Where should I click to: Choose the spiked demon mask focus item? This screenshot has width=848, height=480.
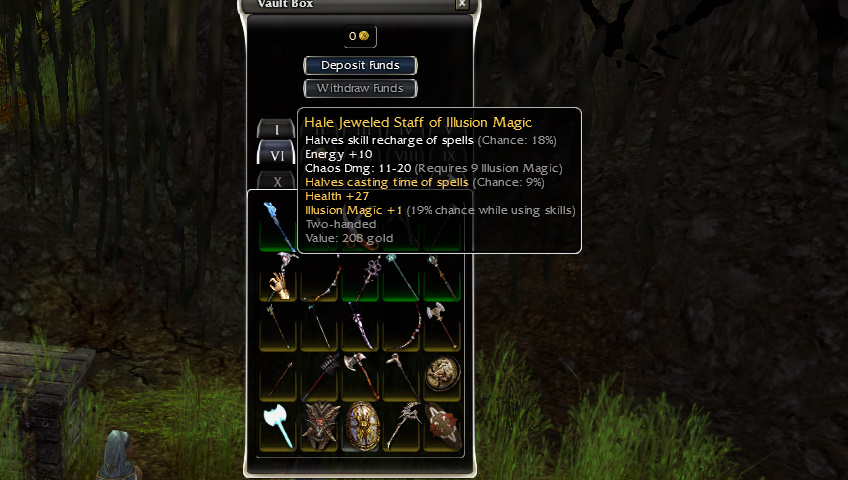319,427
